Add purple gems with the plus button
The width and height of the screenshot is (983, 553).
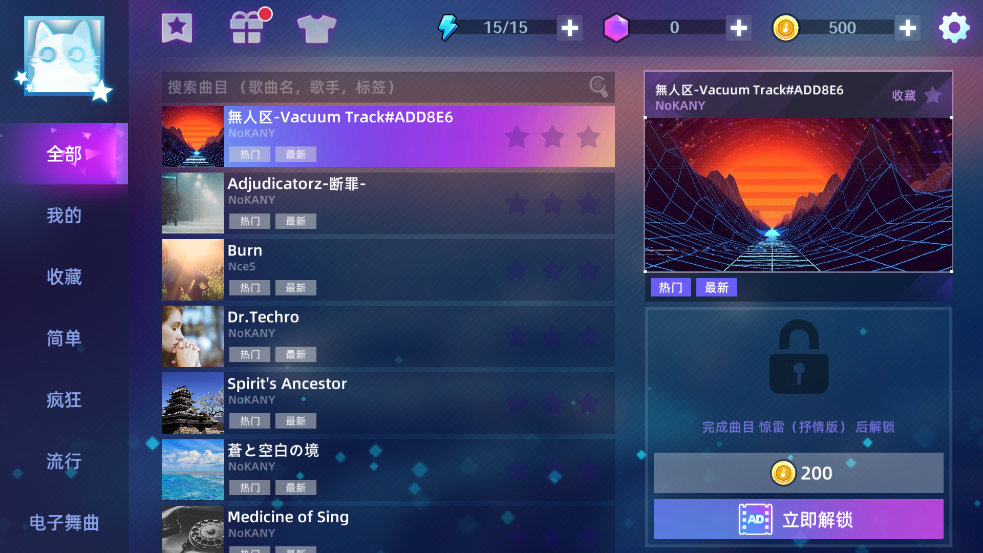739,28
